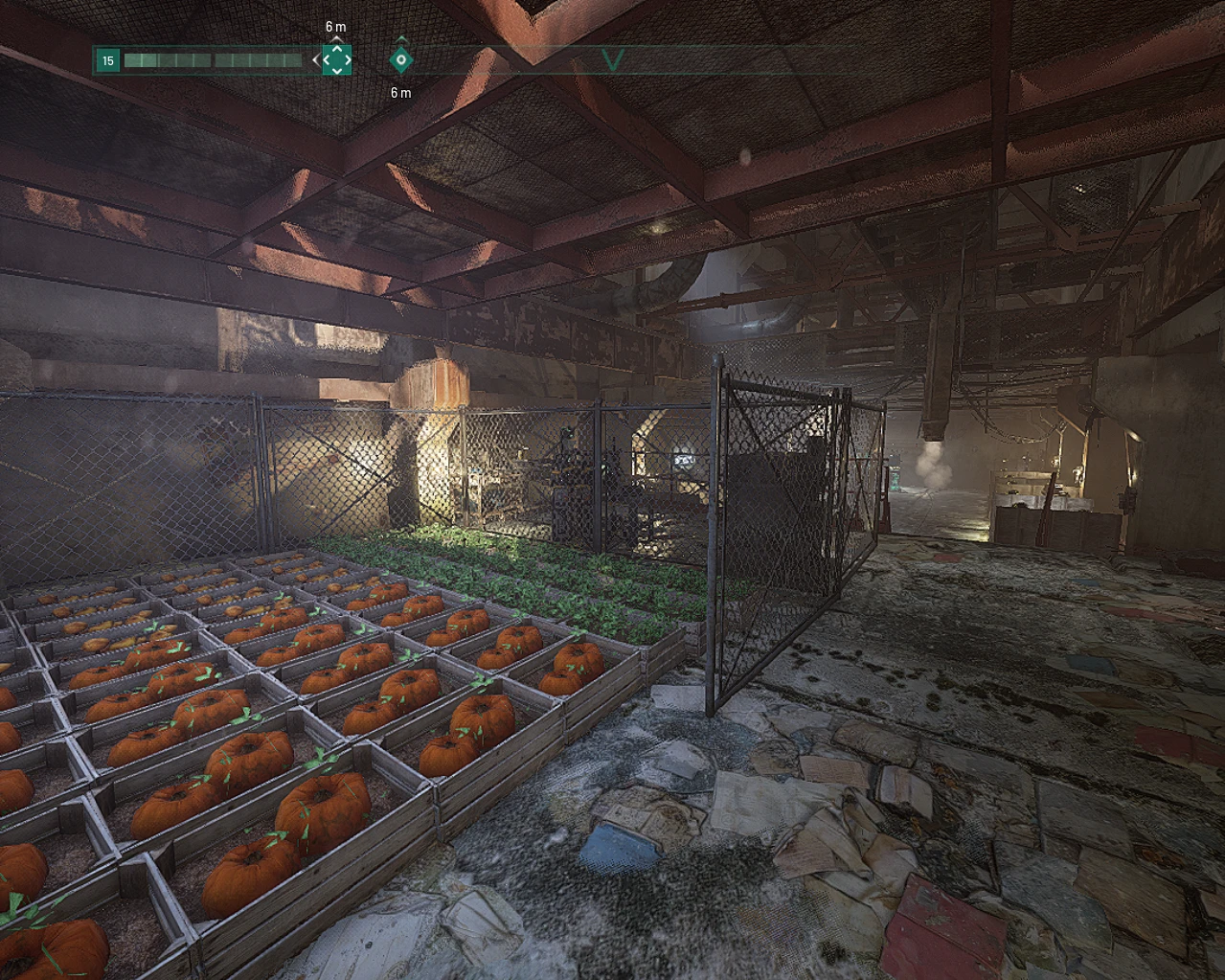Screen dimensions: 1225x980
Task: Select the diamond waypoint marker with circle
Action: point(401,59)
